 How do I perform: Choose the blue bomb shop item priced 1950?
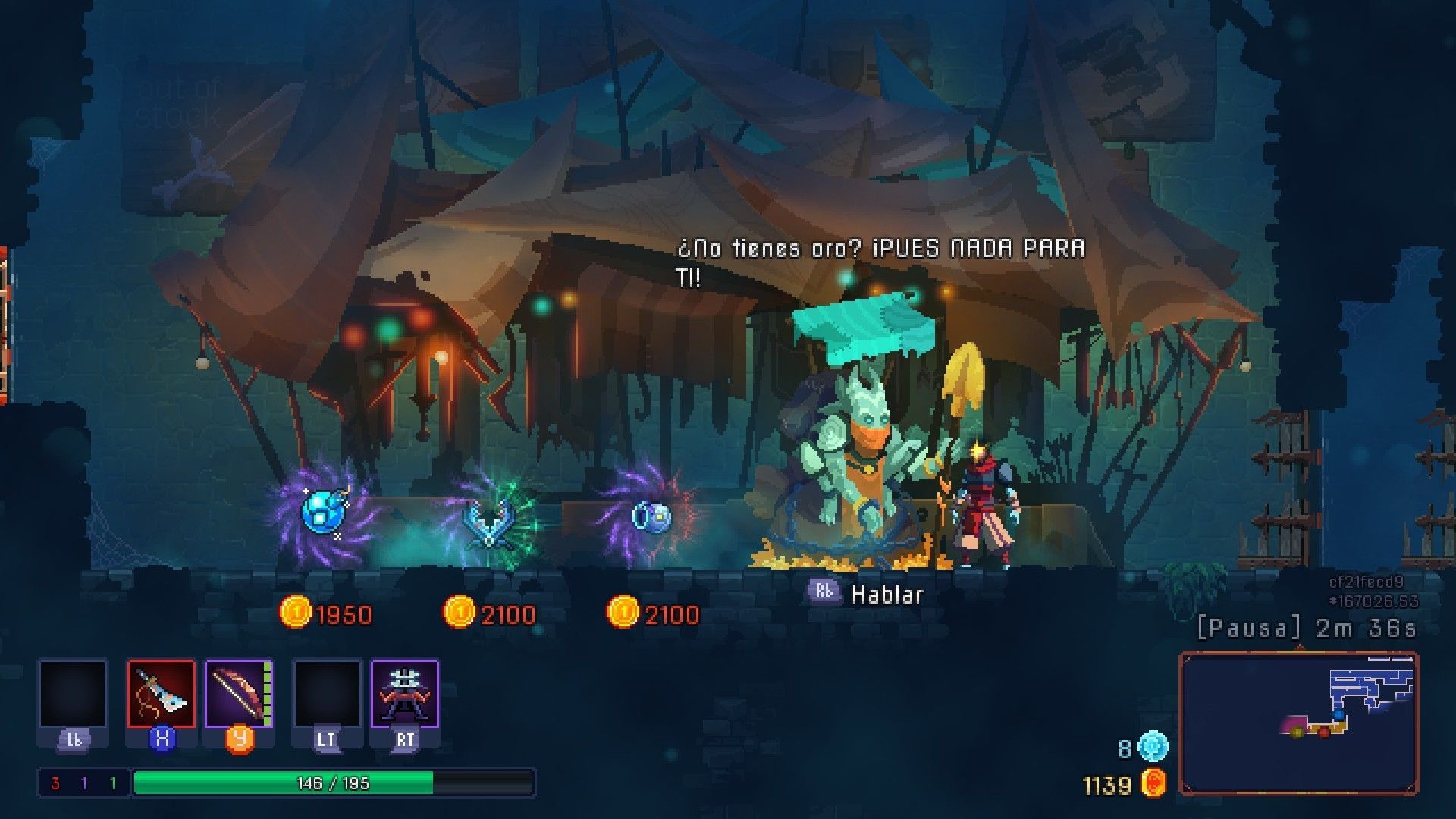[x=325, y=512]
